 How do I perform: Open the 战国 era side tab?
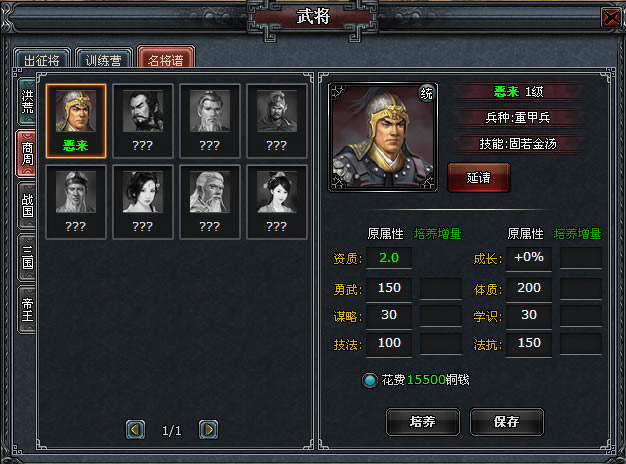[x=27, y=206]
